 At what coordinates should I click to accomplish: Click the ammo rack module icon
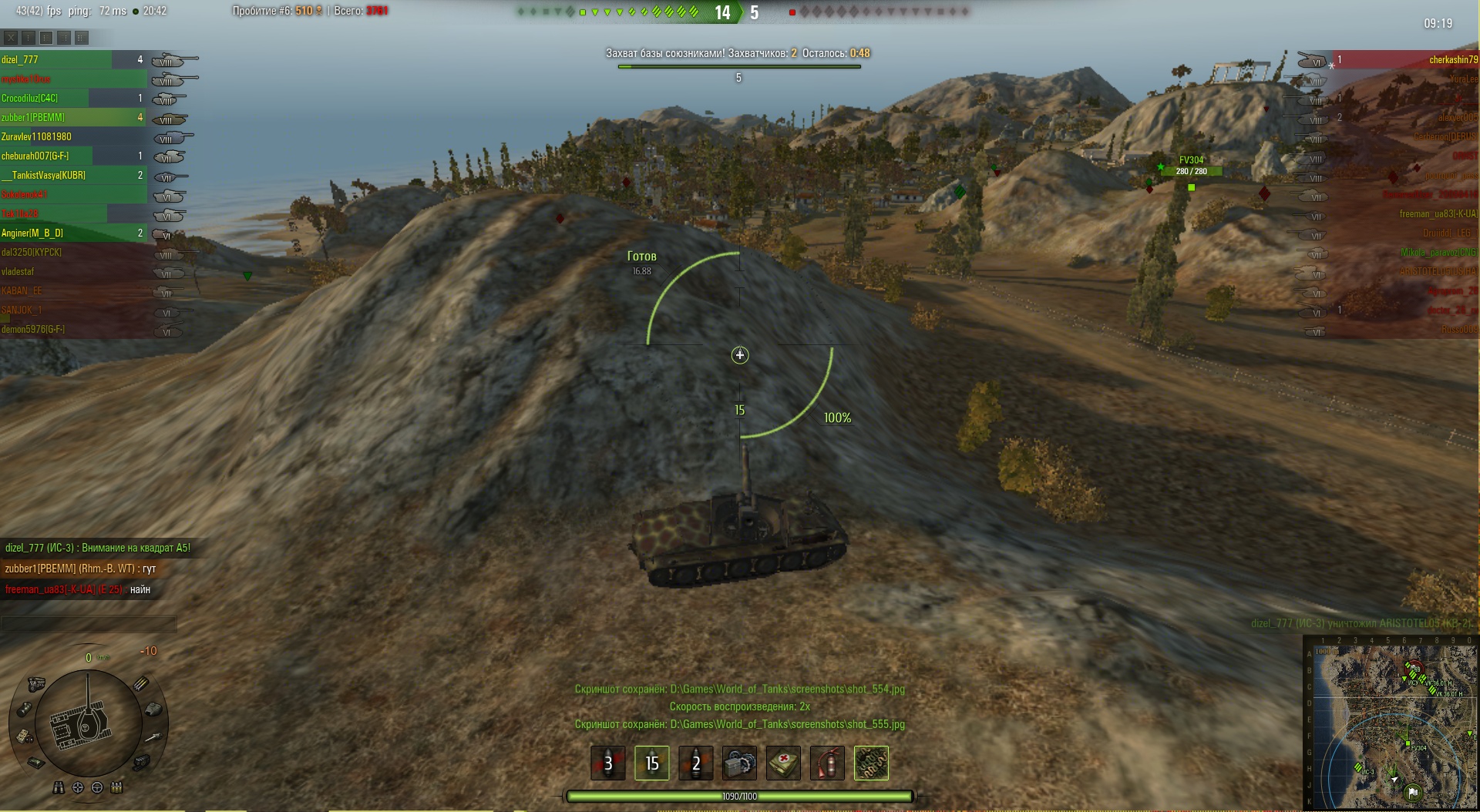click(142, 683)
